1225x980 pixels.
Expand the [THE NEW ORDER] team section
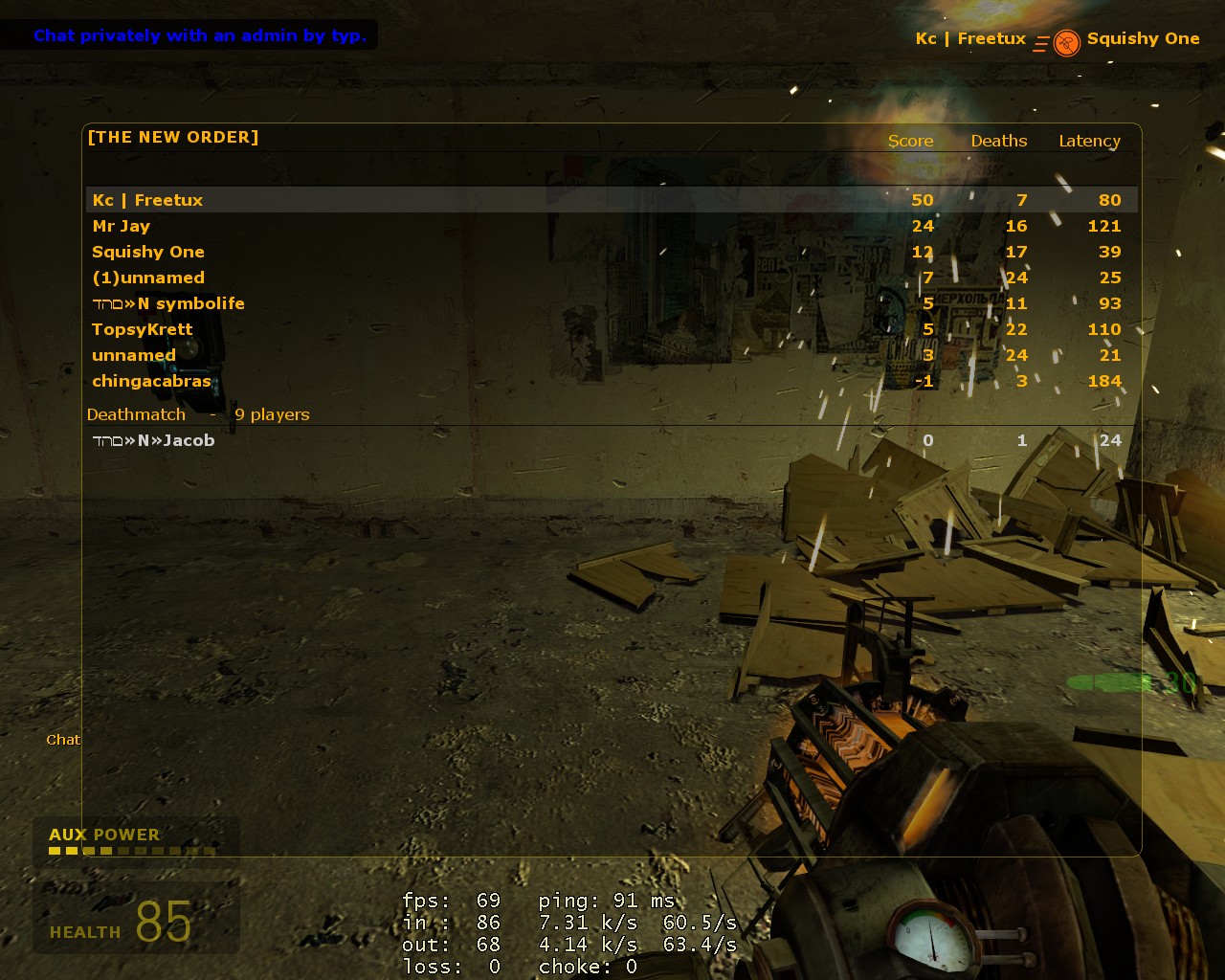pos(172,137)
